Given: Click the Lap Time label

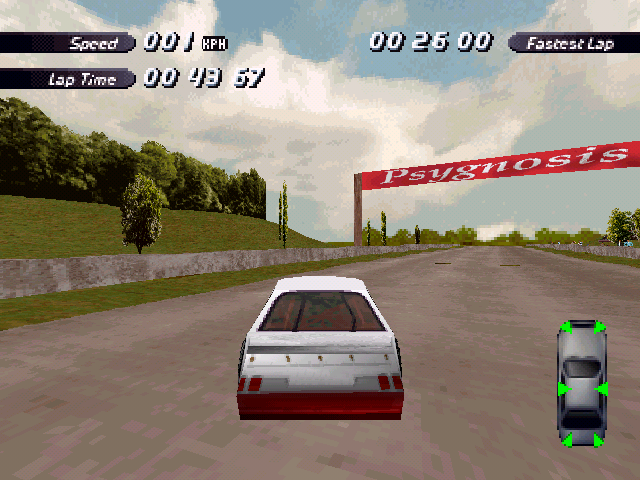Looking at the screenshot, I should [x=68, y=79].
